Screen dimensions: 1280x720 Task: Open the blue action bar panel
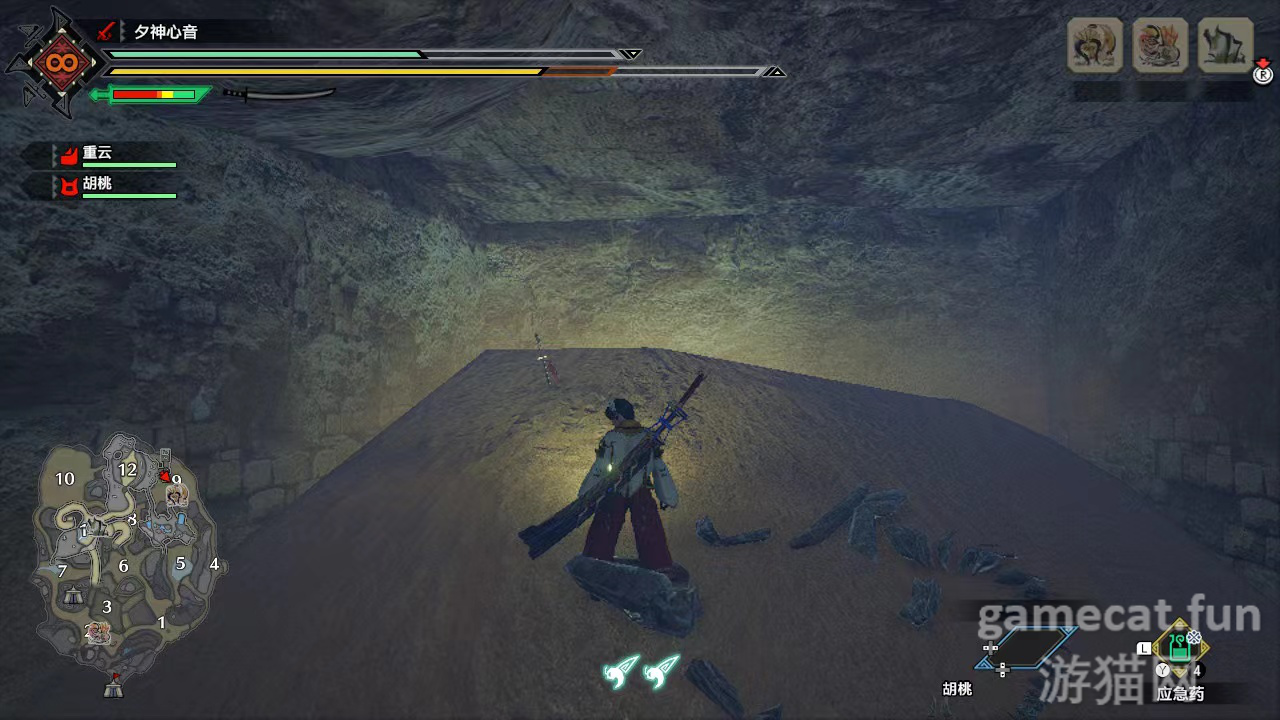point(1026,648)
